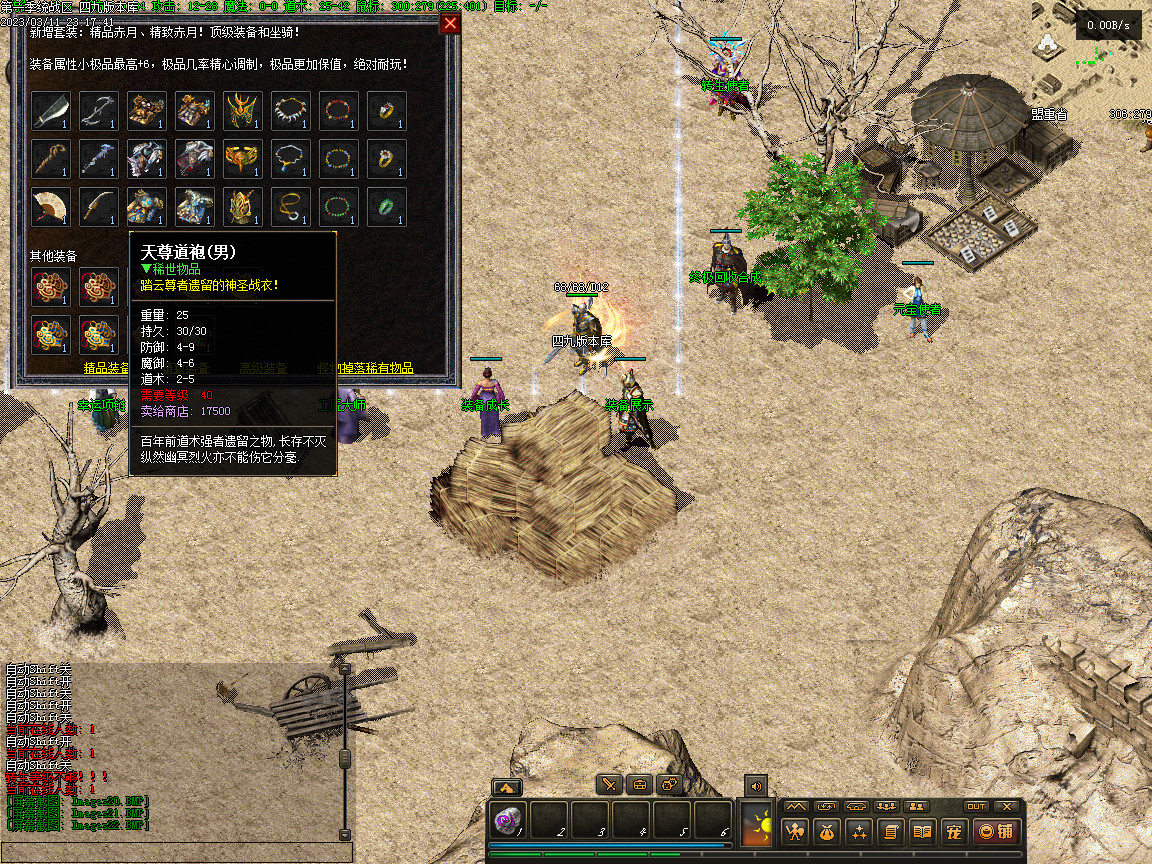This screenshot has width=1152, height=864.
Task: Select the green jade ring slot
Action: [387, 207]
